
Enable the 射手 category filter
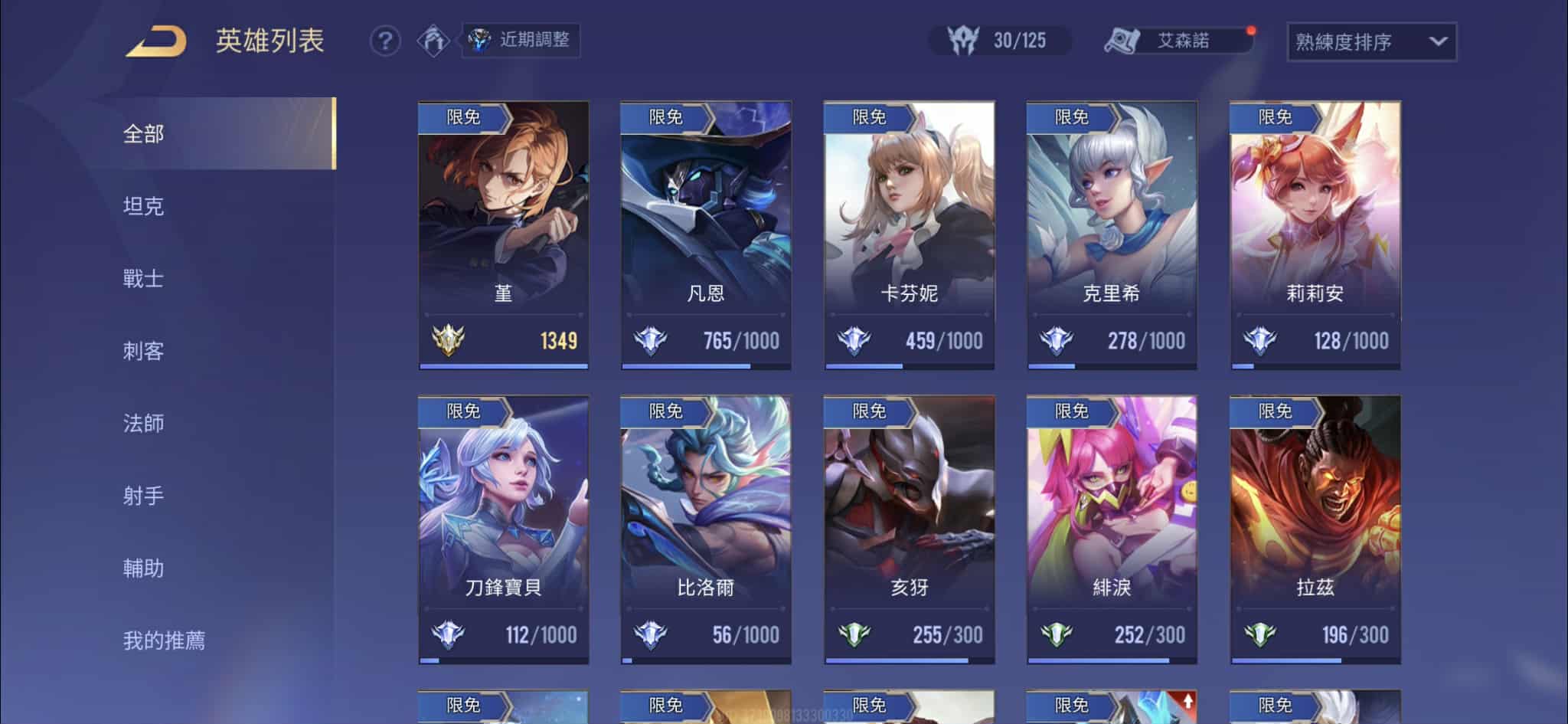tap(142, 496)
